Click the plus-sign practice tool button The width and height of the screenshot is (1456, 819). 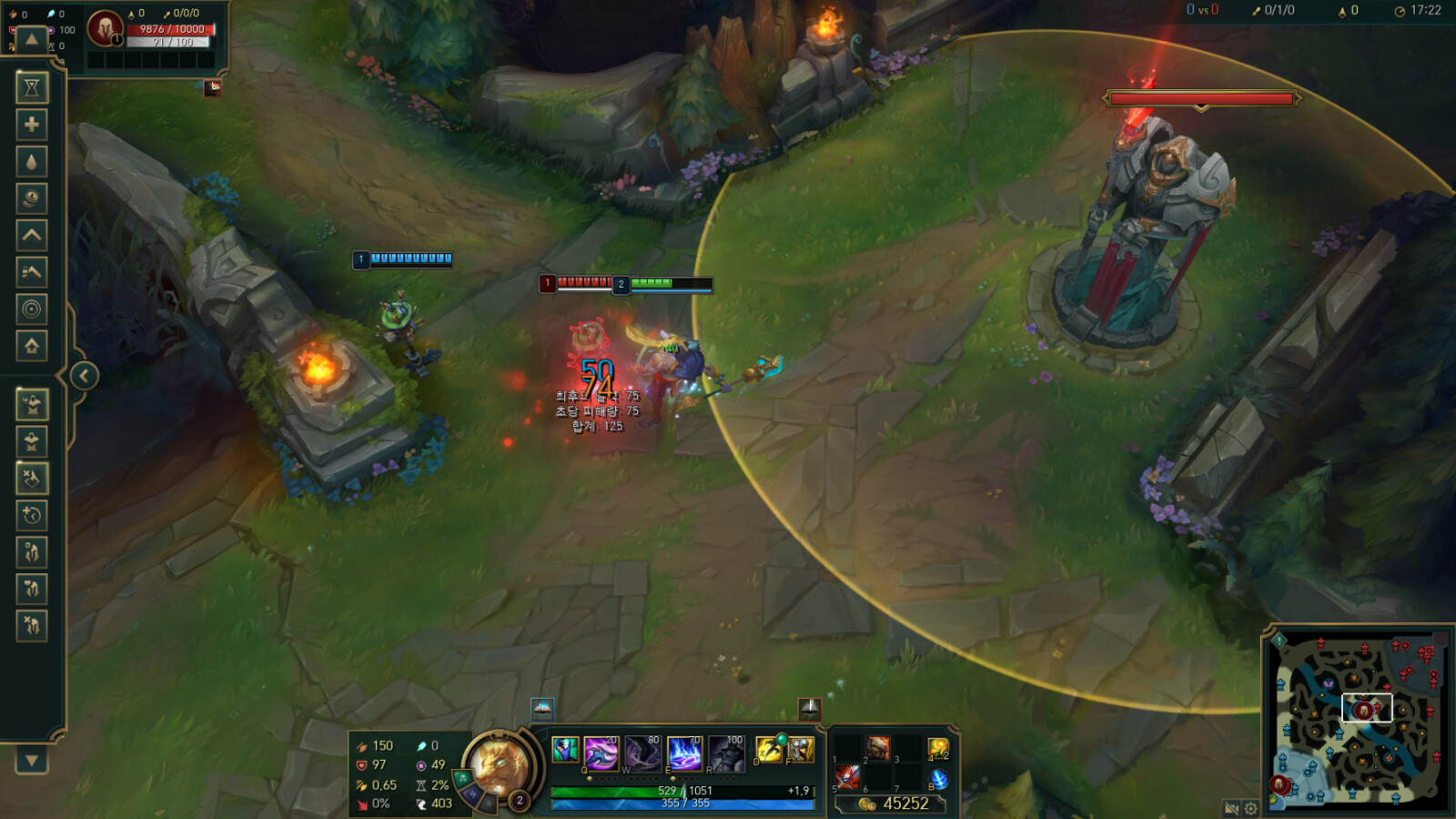coord(32,125)
